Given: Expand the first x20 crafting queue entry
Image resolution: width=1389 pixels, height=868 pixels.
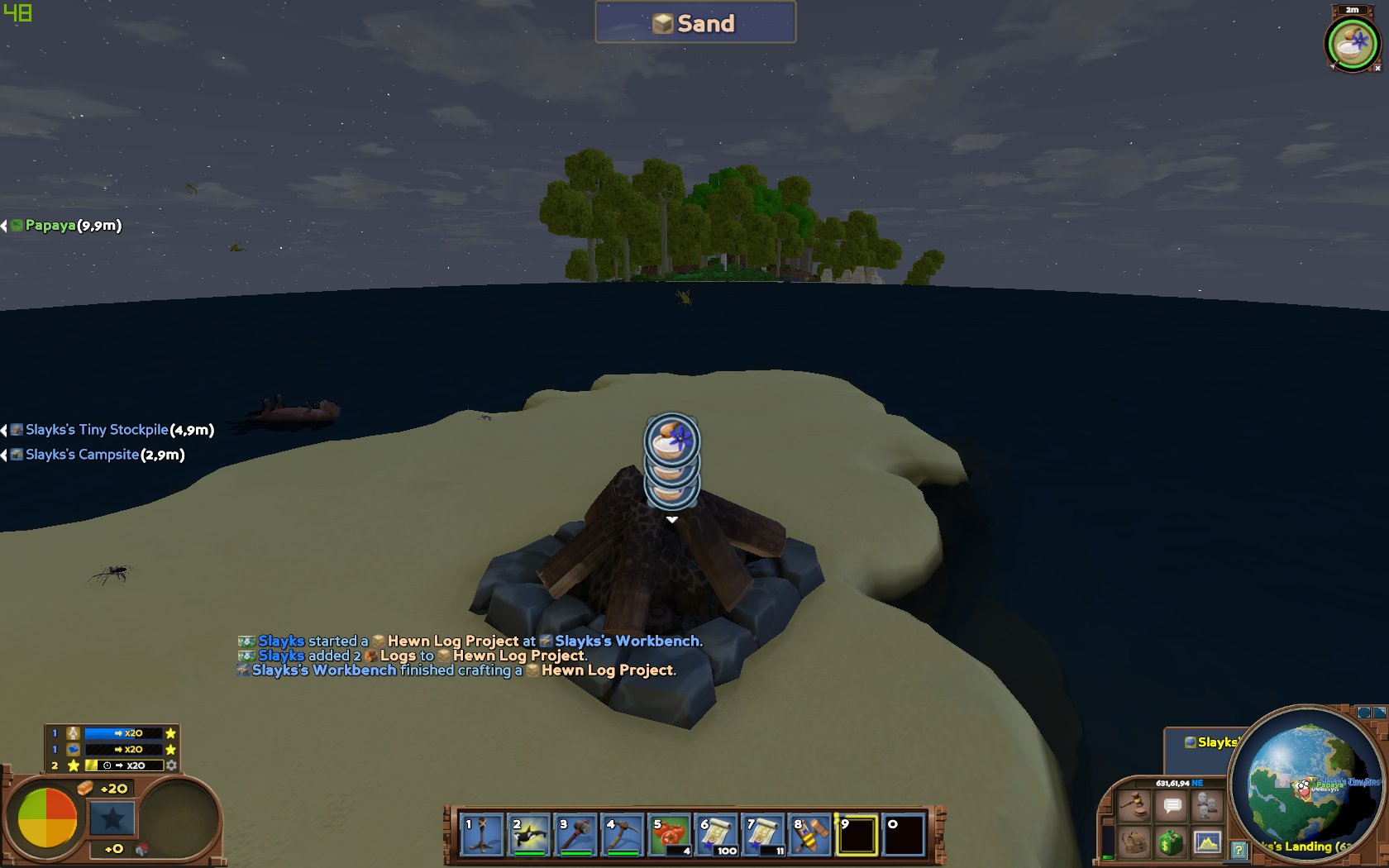Looking at the screenshot, I should (124, 733).
